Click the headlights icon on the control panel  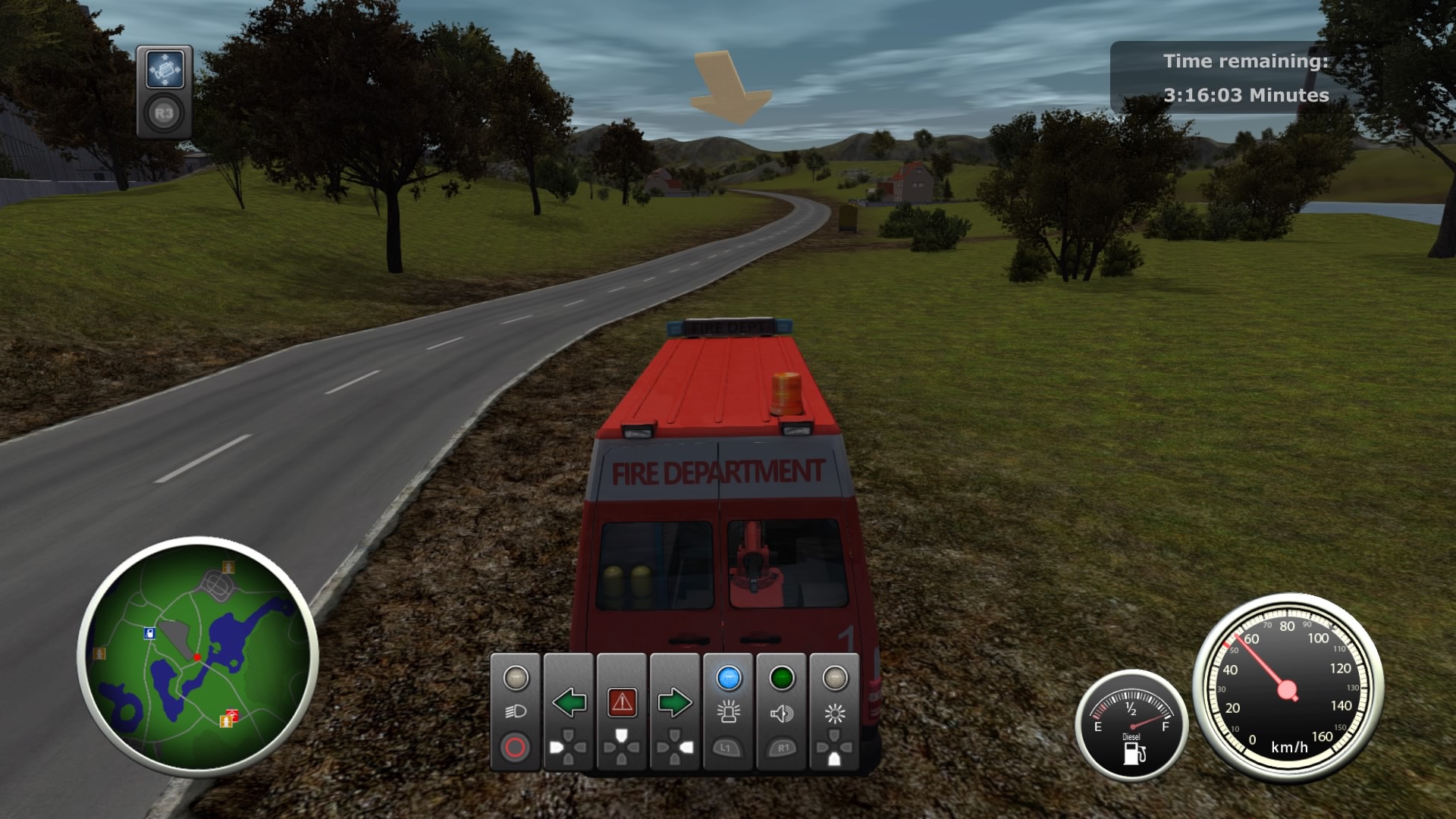tap(516, 711)
